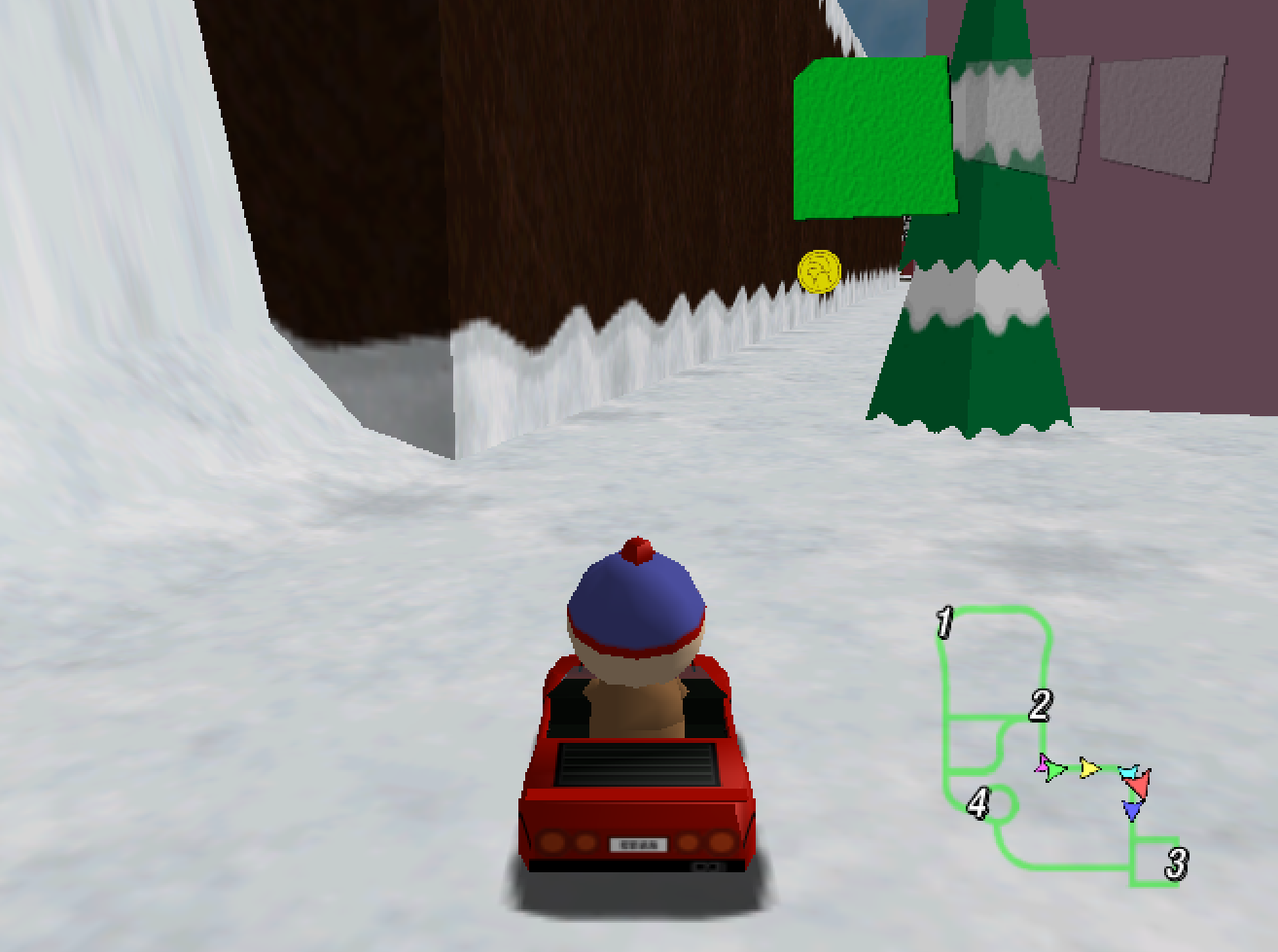1278x952 pixels.
Task: Click the green racer arrow on the minimap
Action: tap(1055, 769)
